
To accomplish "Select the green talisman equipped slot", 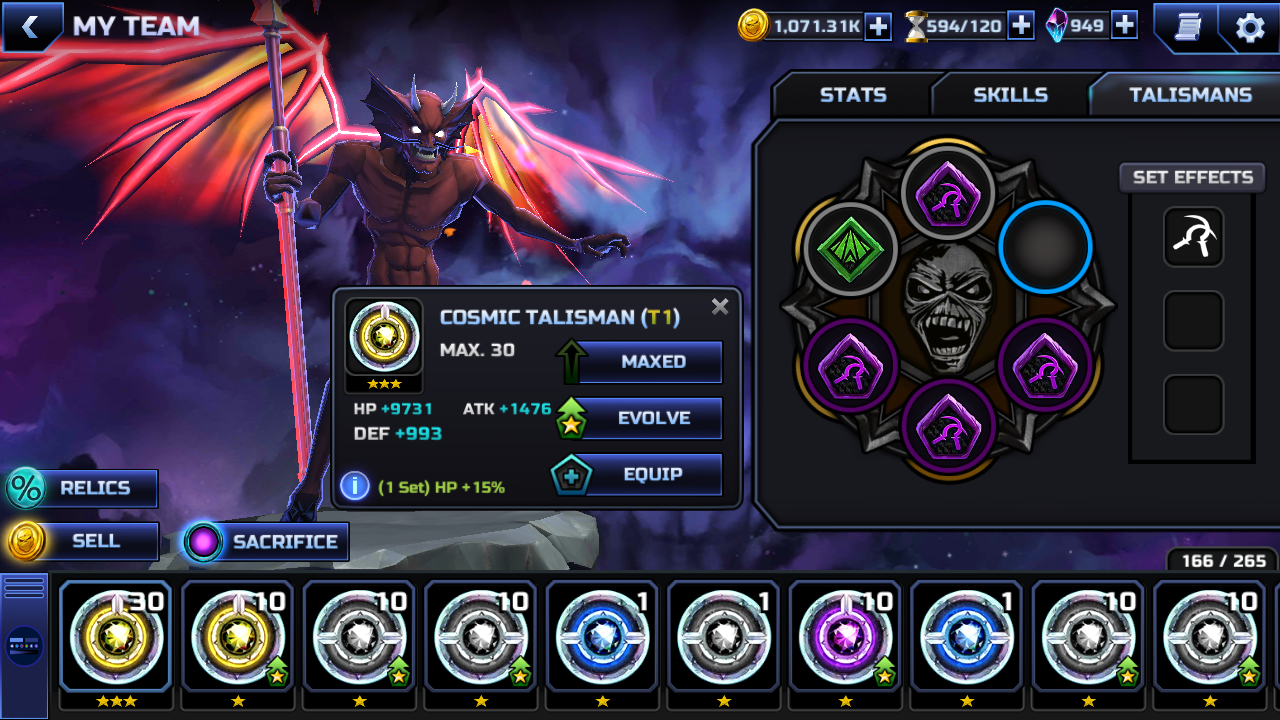I will [850, 248].
